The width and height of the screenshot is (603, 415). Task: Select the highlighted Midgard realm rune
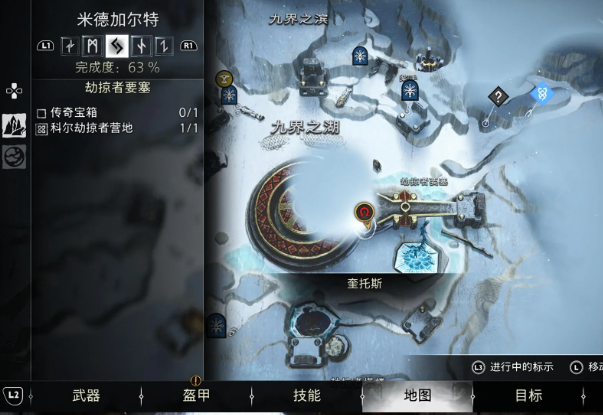click(x=116, y=45)
